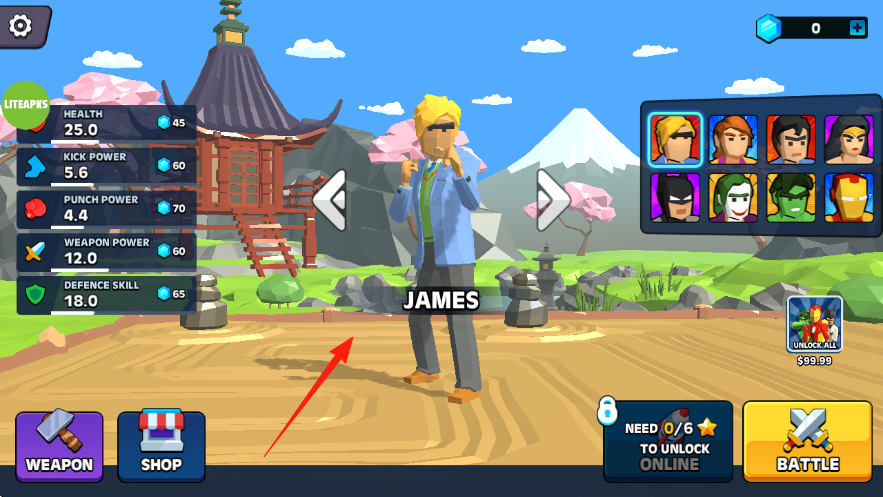
Task: Choose the brown-haired character portrait
Action: pyautogui.click(x=733, y=139)
